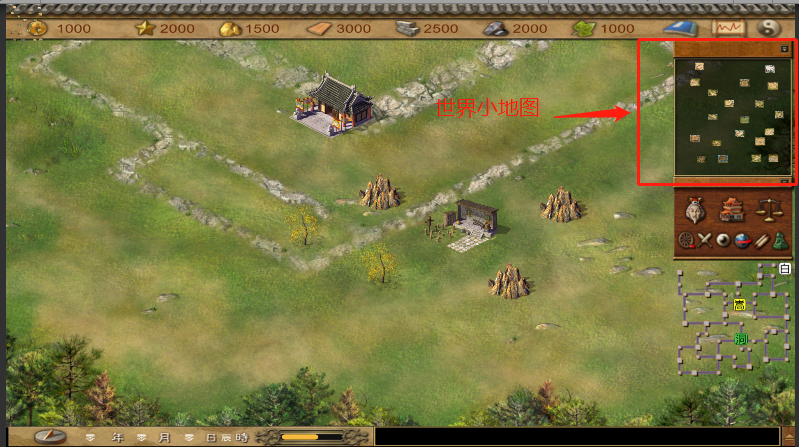Select the wooden cart wheel icon
Screen dimensions: 799x447
685,240
